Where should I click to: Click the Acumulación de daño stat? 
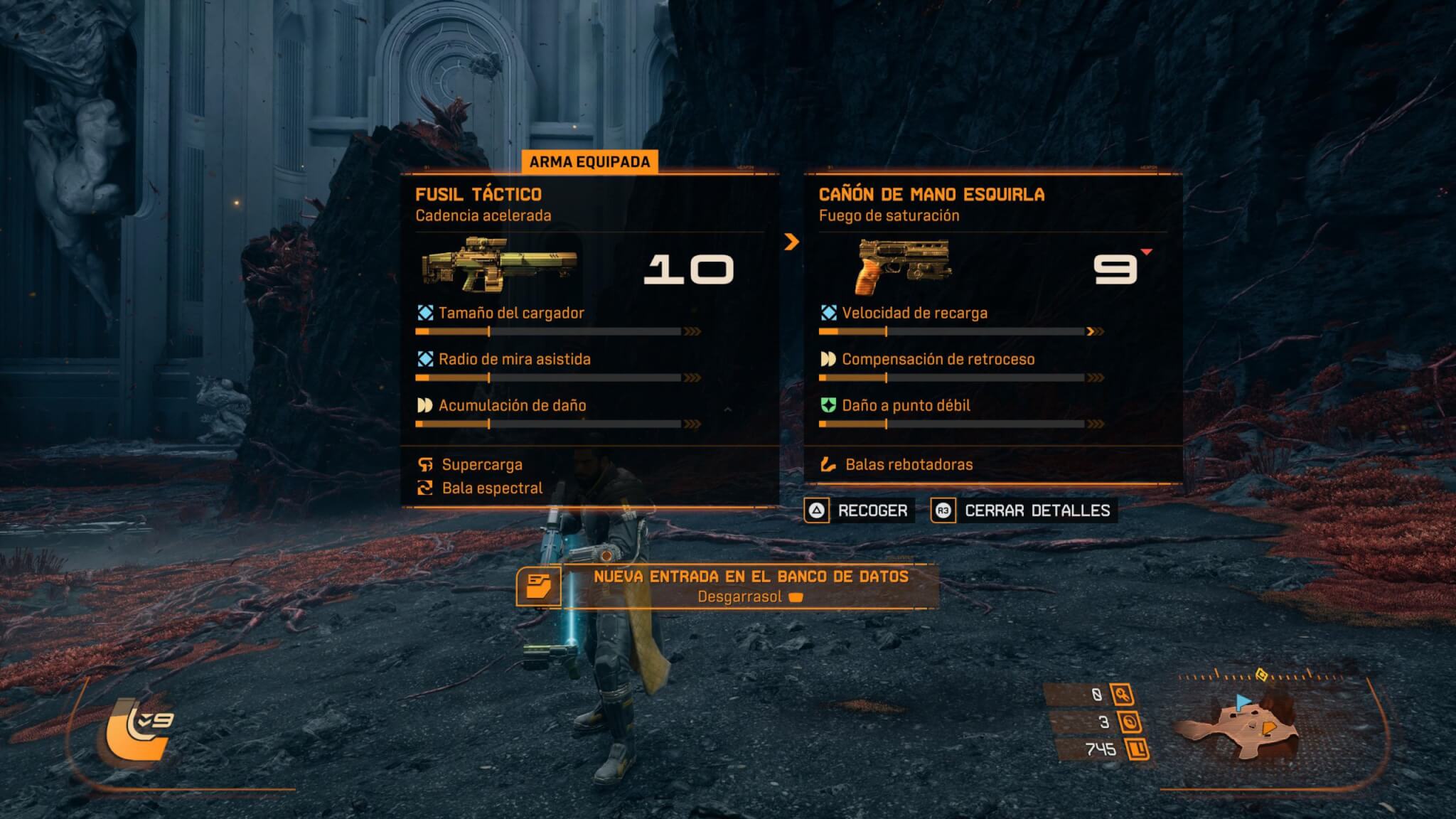512,406
